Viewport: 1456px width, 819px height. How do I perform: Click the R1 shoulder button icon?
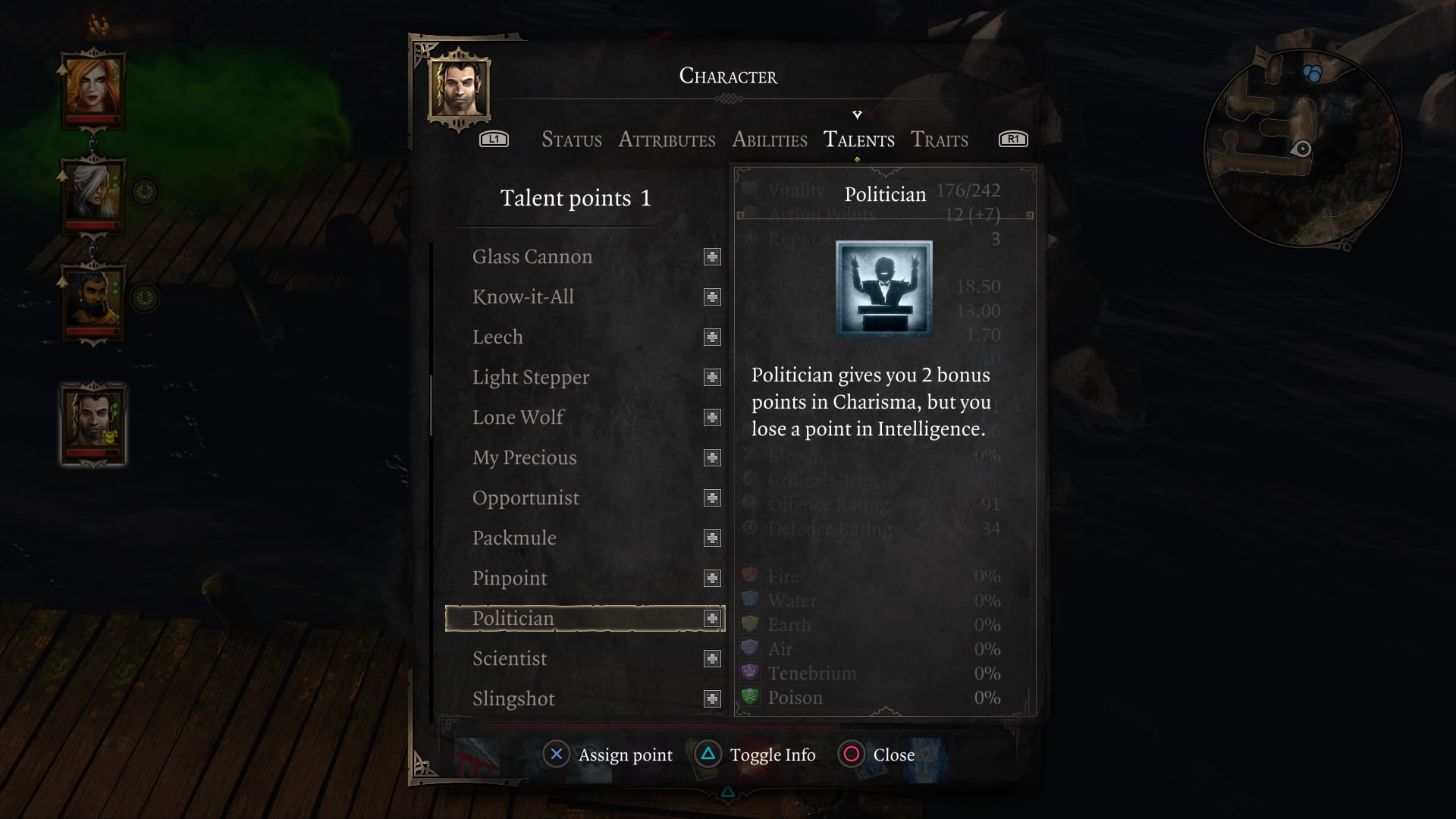(x=1013, y=139)
